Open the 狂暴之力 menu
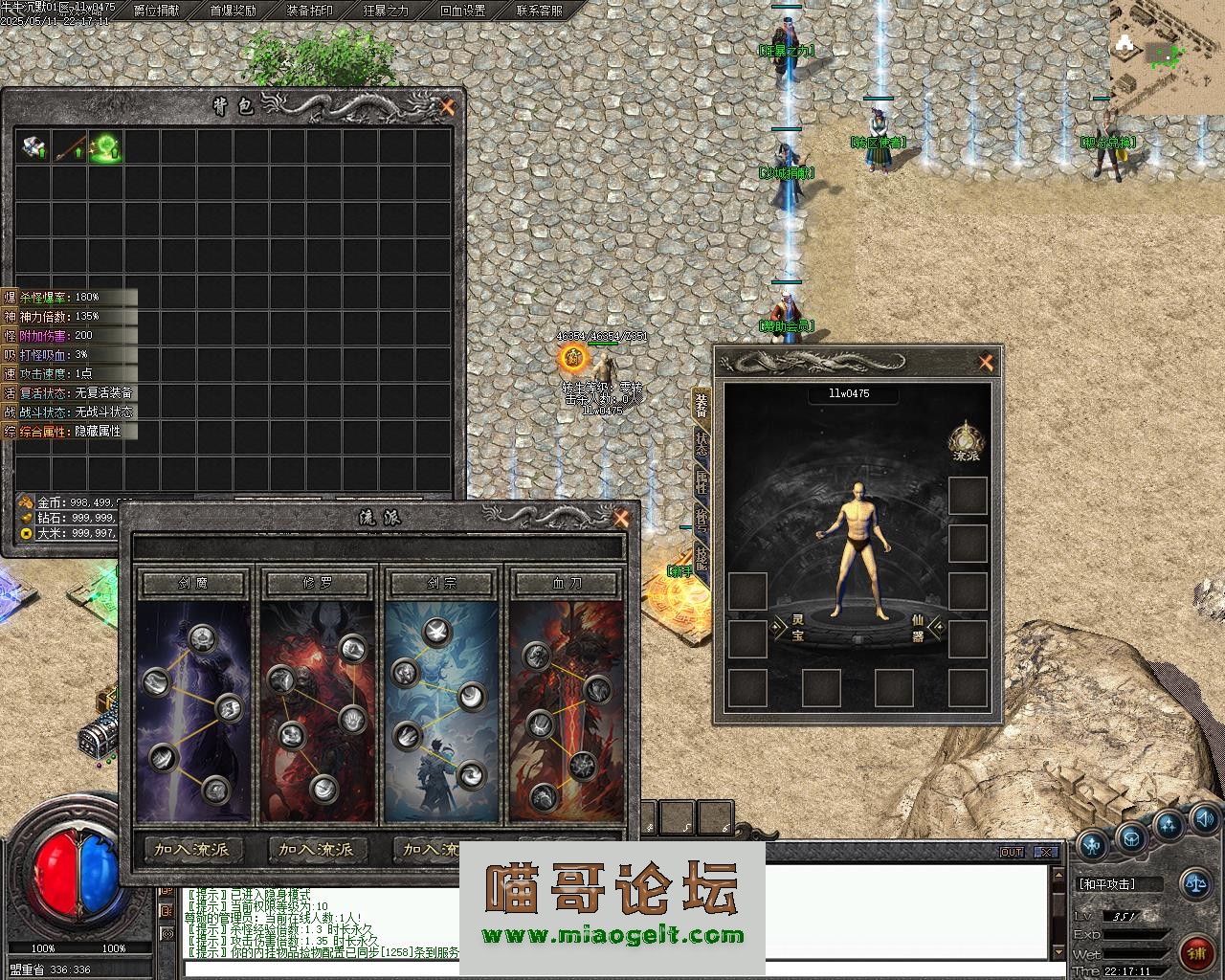1225x980 pixels. [386, 11]
